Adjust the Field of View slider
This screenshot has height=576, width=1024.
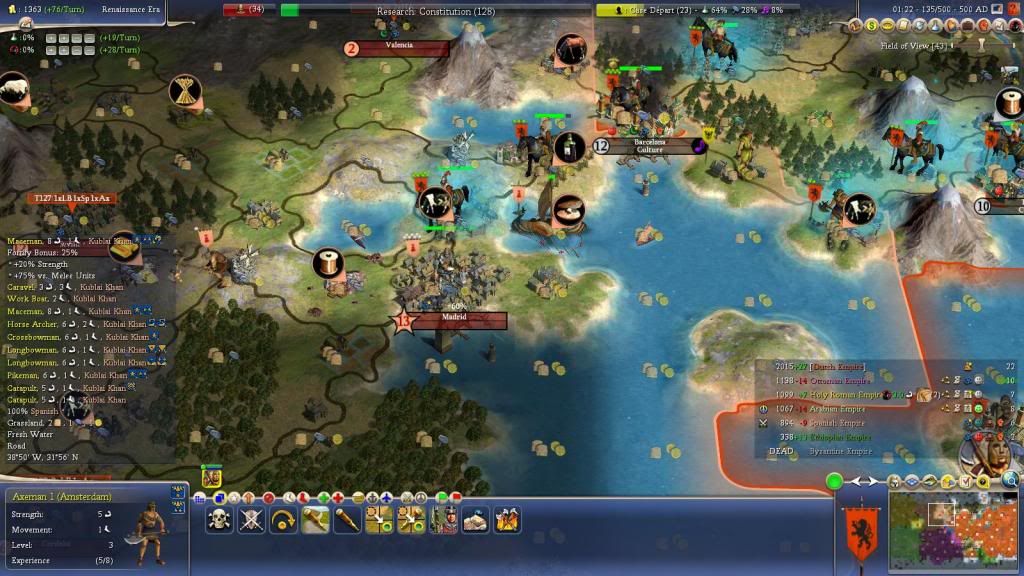pos(982,46)
